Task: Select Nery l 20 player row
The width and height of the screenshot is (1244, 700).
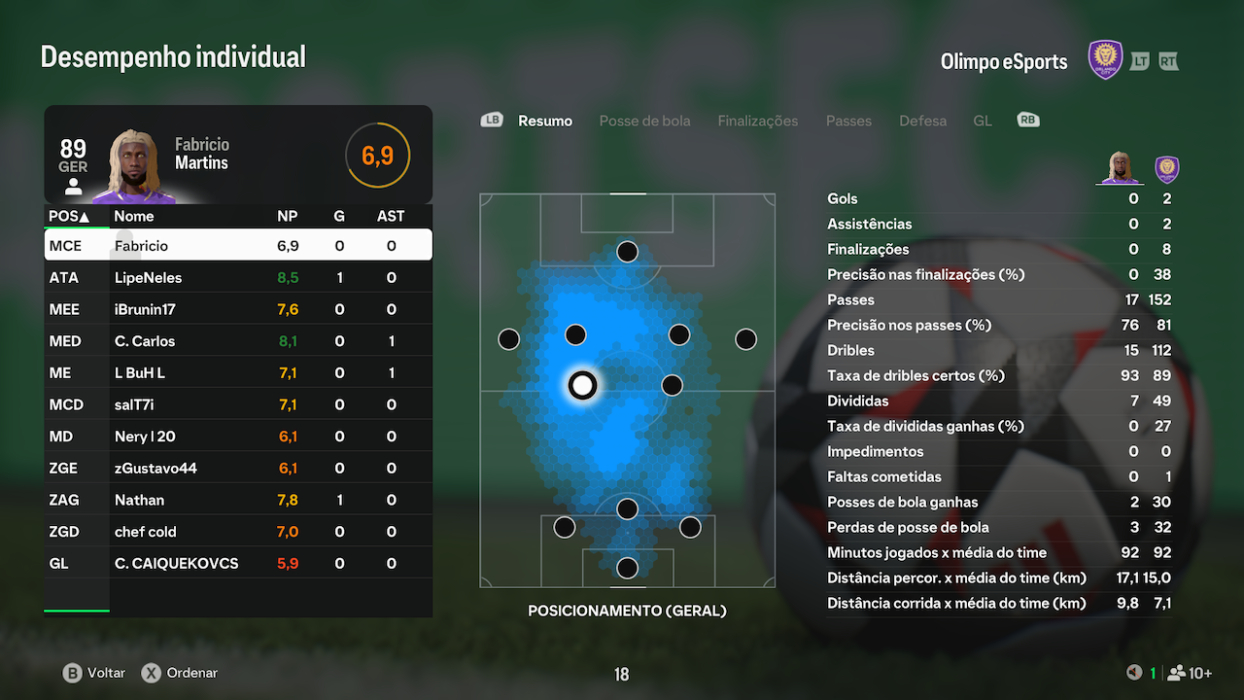Action: coord(238,437)
